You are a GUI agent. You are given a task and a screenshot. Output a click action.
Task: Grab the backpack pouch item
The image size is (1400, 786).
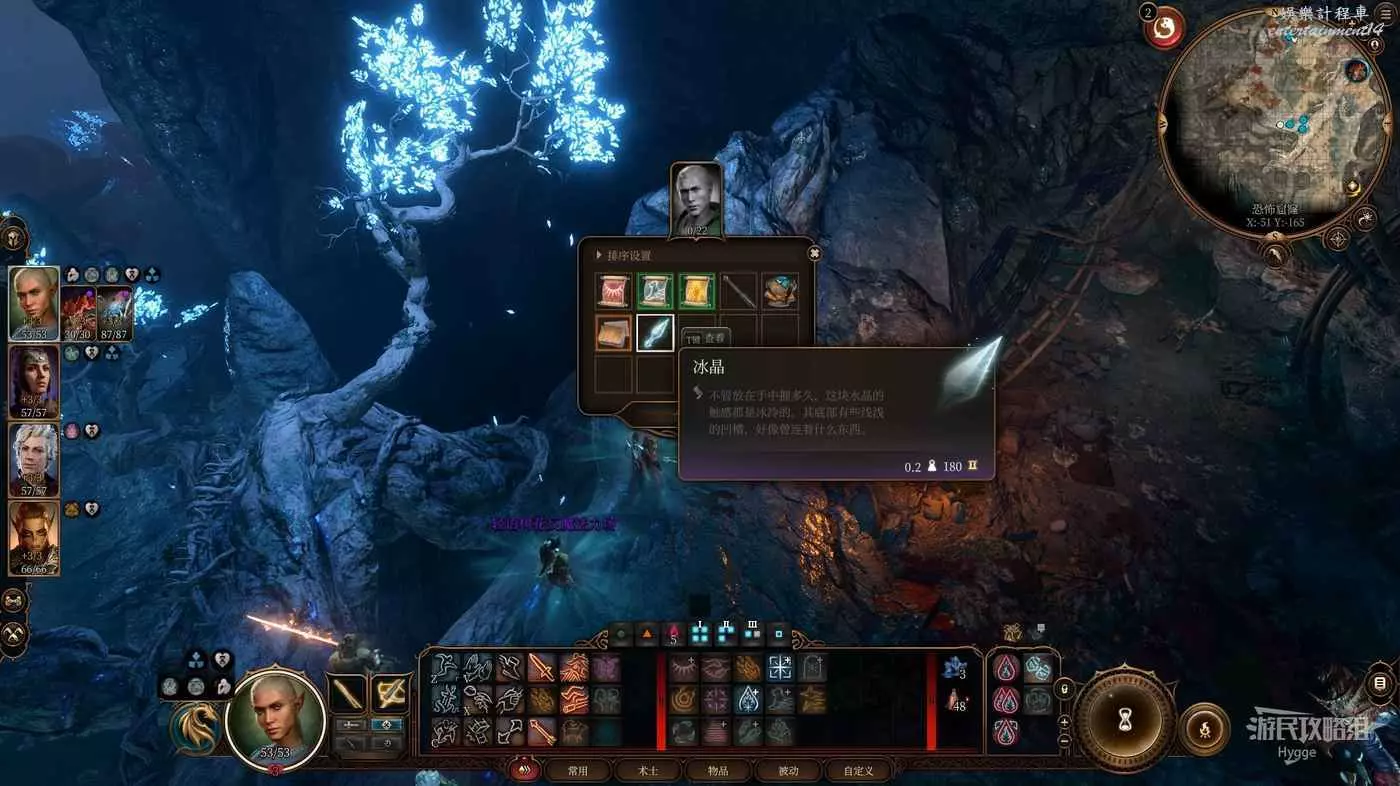pos(780,291)
